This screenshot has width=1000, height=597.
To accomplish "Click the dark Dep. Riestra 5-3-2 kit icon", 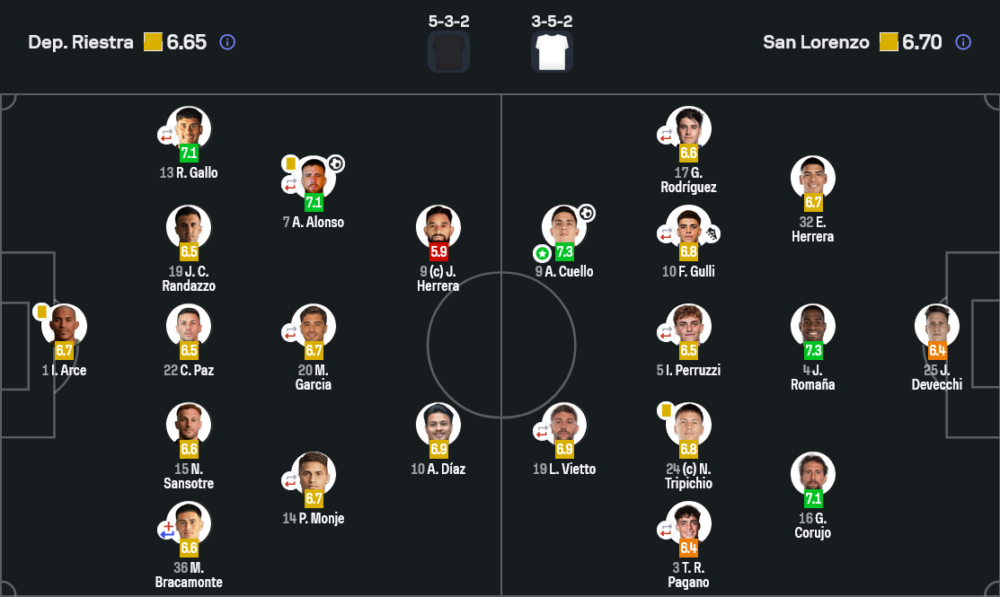I will [x=448, y=52].
